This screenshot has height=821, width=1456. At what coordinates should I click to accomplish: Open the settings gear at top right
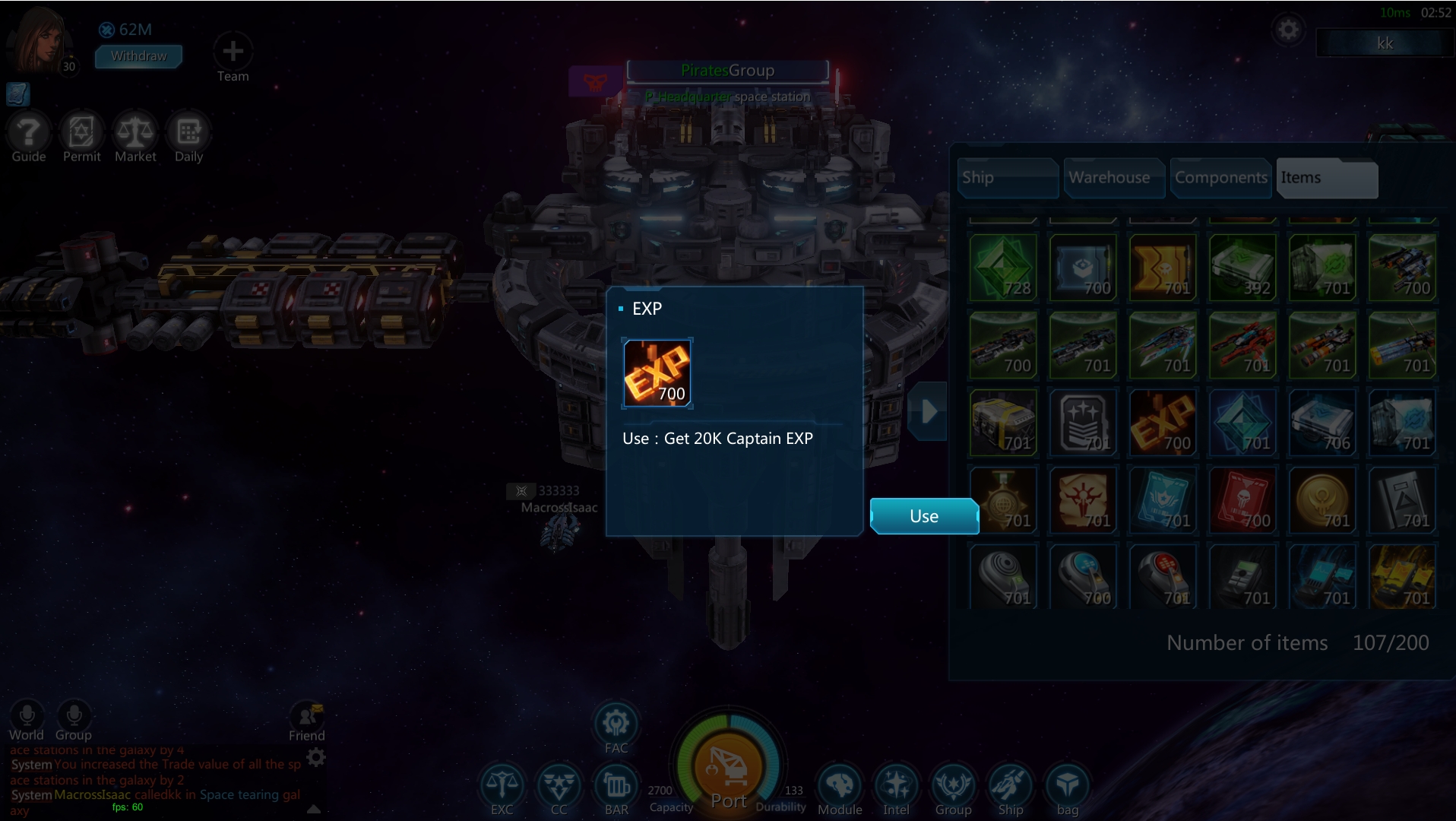(x=1288, y=30)
